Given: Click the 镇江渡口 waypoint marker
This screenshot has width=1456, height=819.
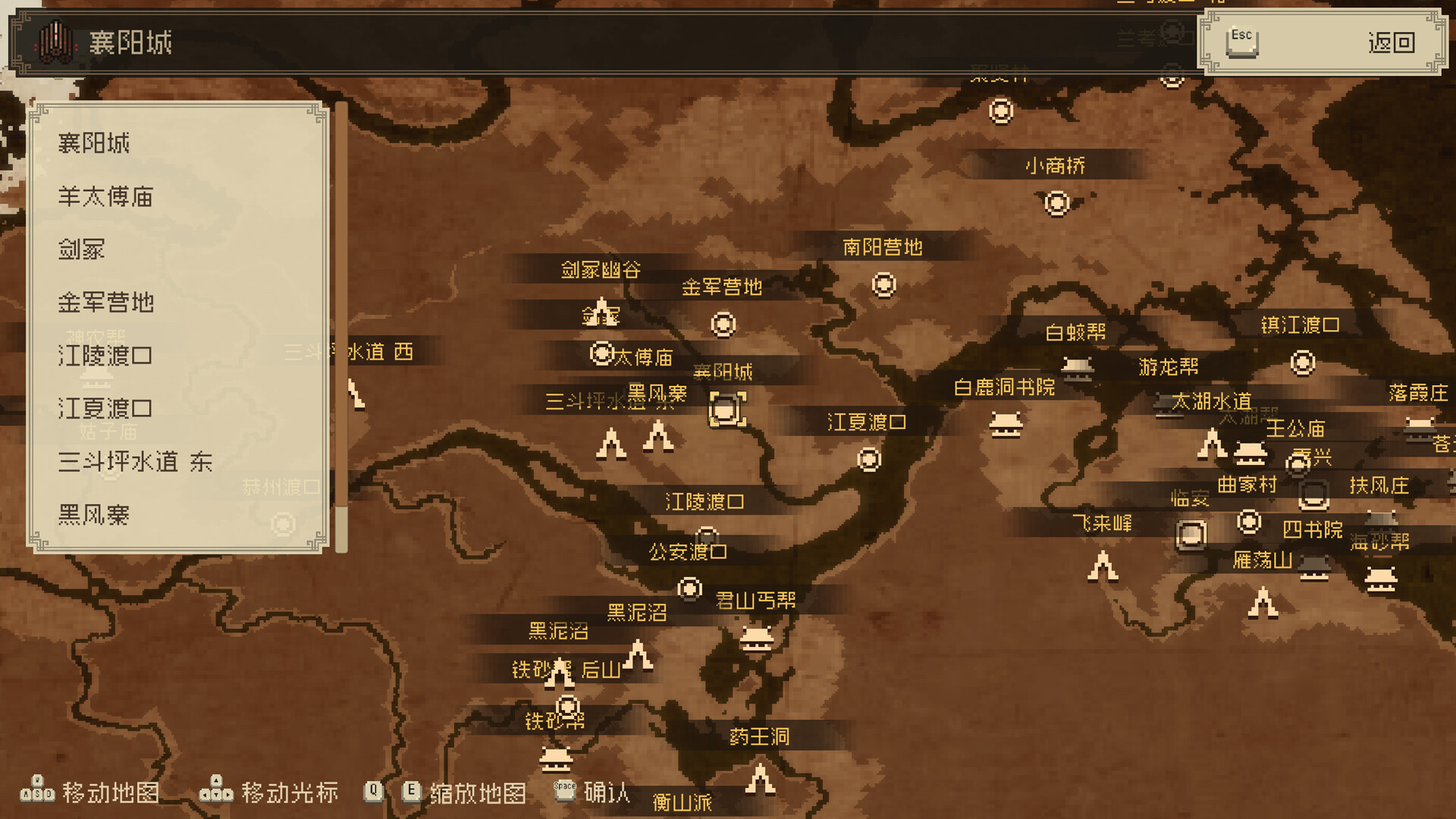Looking at the screenshot, I should pos(1303,362).
